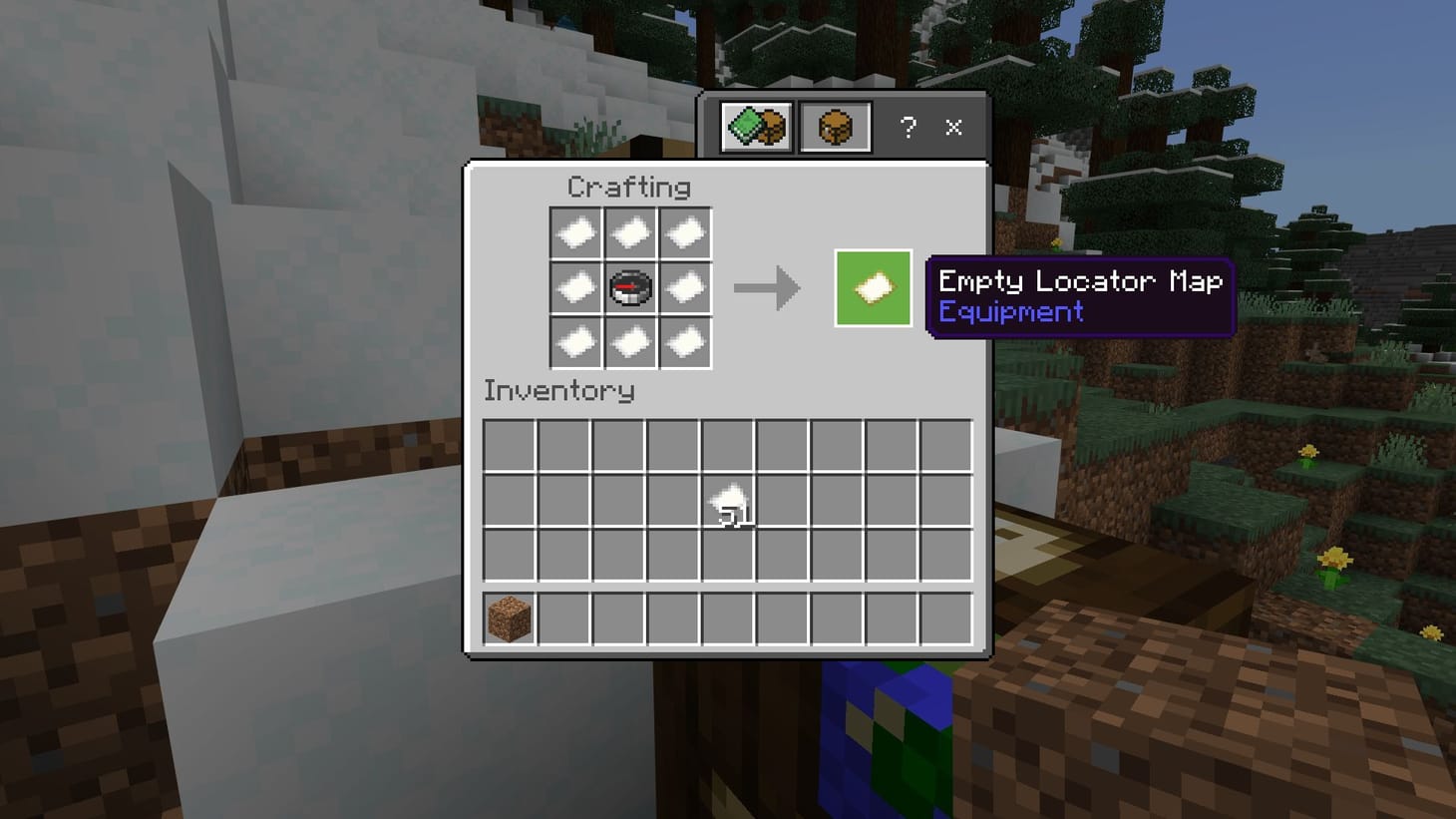Open help with the question mark button
The height and width of the screenshot is (819, 1456).
[907, 128]
